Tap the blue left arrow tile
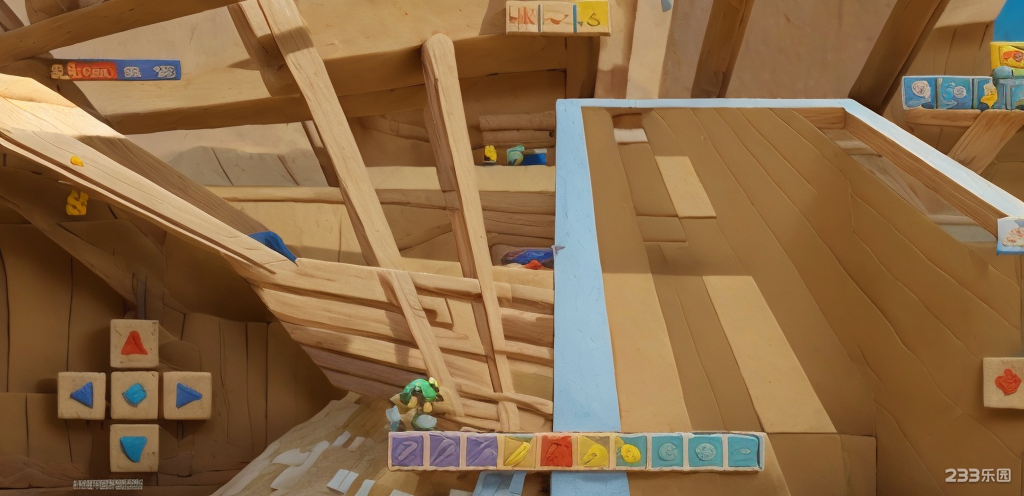1024x496 pixels. [81, 395]
